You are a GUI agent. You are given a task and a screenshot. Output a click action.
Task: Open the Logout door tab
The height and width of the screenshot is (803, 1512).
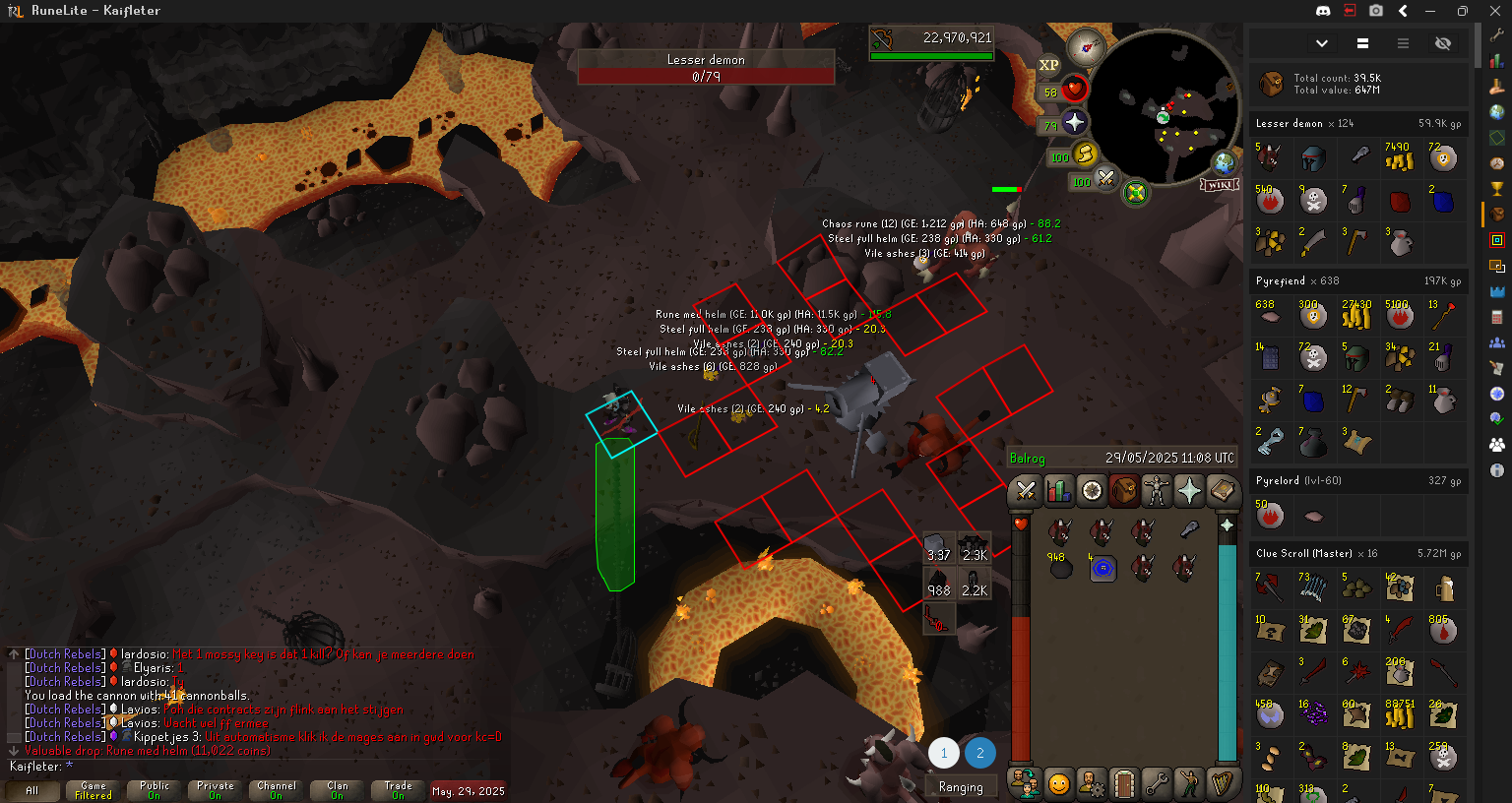coord(1124,784)
